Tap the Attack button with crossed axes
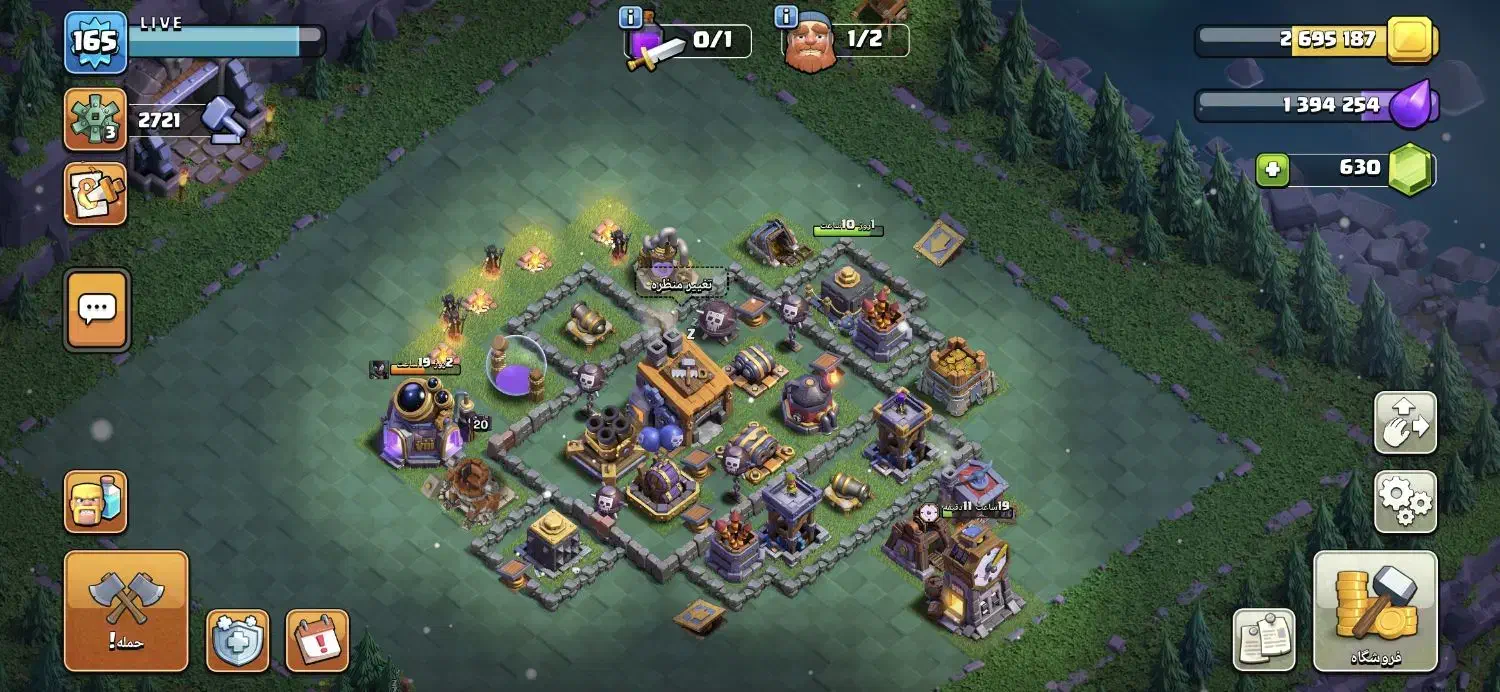The width and height of the screenshot is (1500, 692). click(126, 610)
